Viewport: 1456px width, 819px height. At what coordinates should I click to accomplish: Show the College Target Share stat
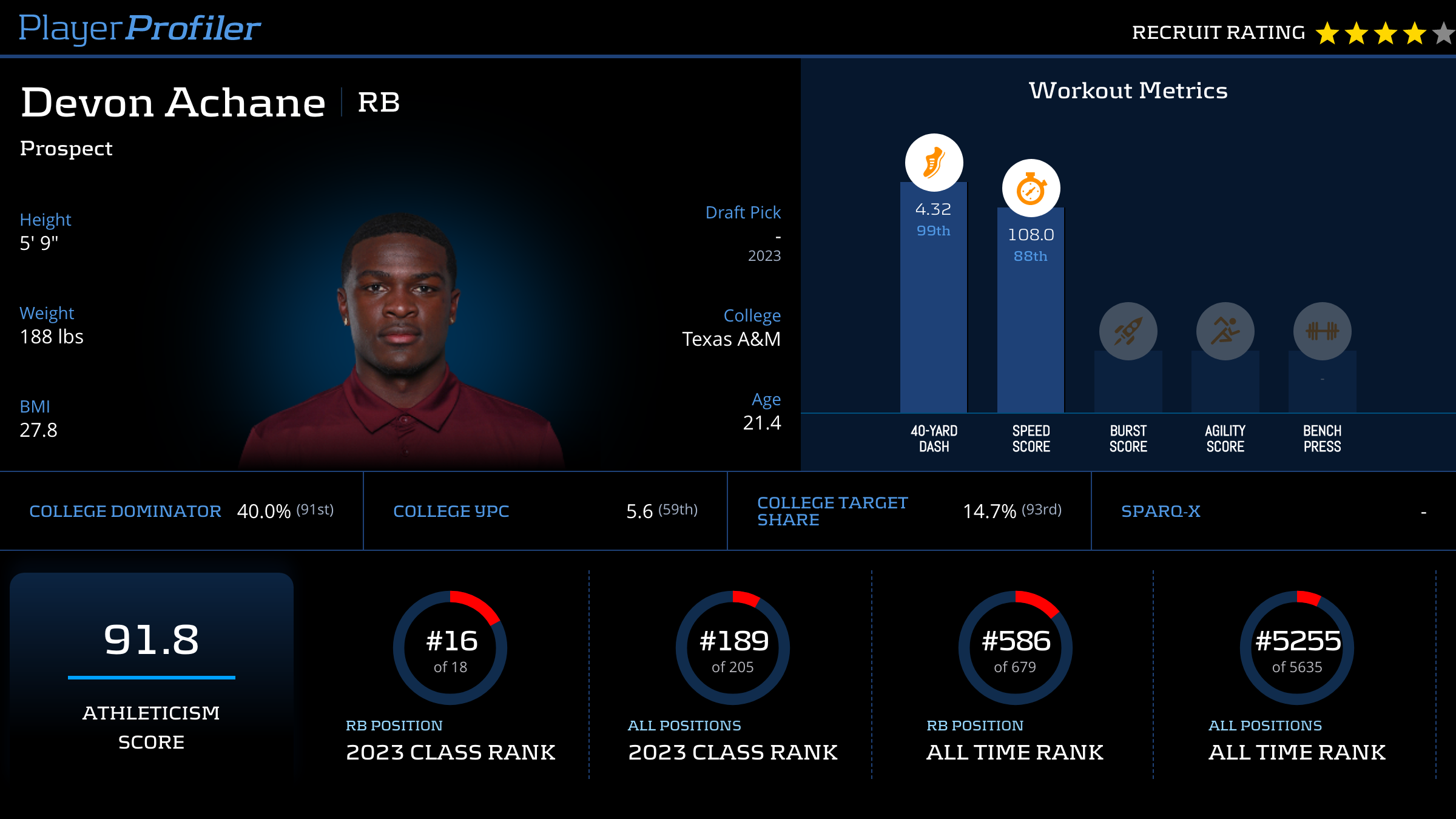pyautogui.click(x=909, y=511)
